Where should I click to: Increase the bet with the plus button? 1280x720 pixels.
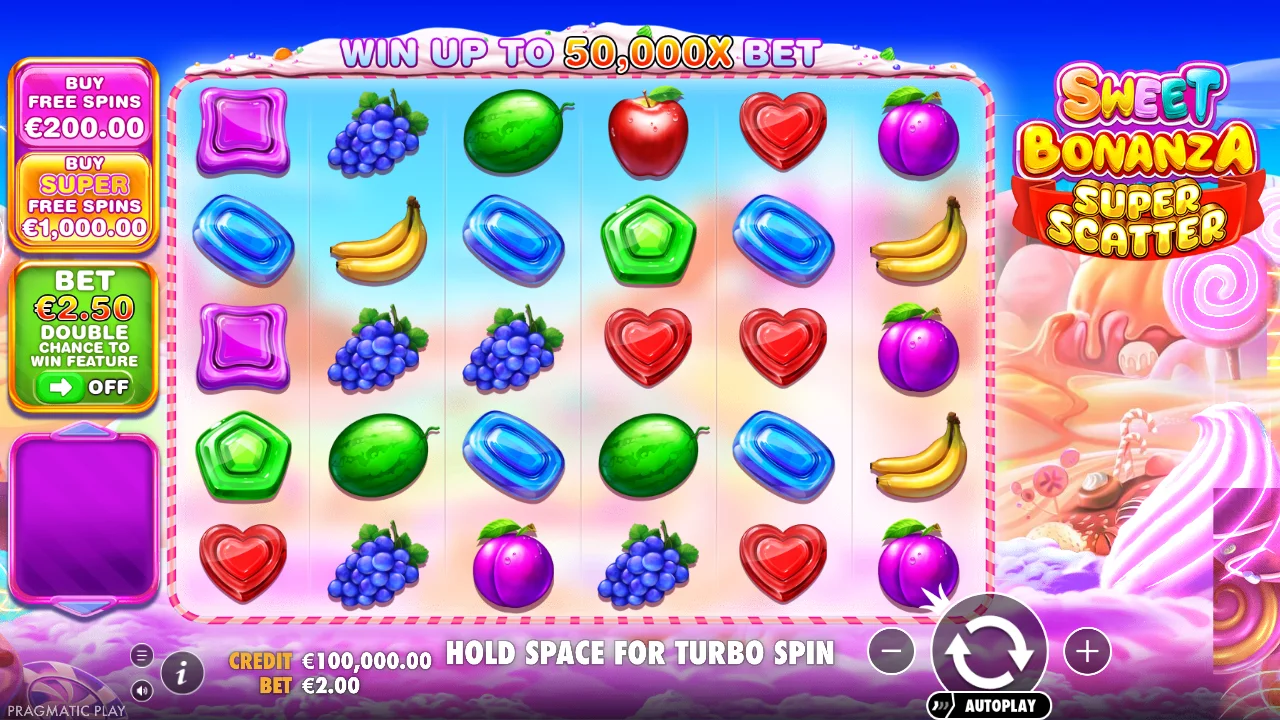tap(1087, 650)
